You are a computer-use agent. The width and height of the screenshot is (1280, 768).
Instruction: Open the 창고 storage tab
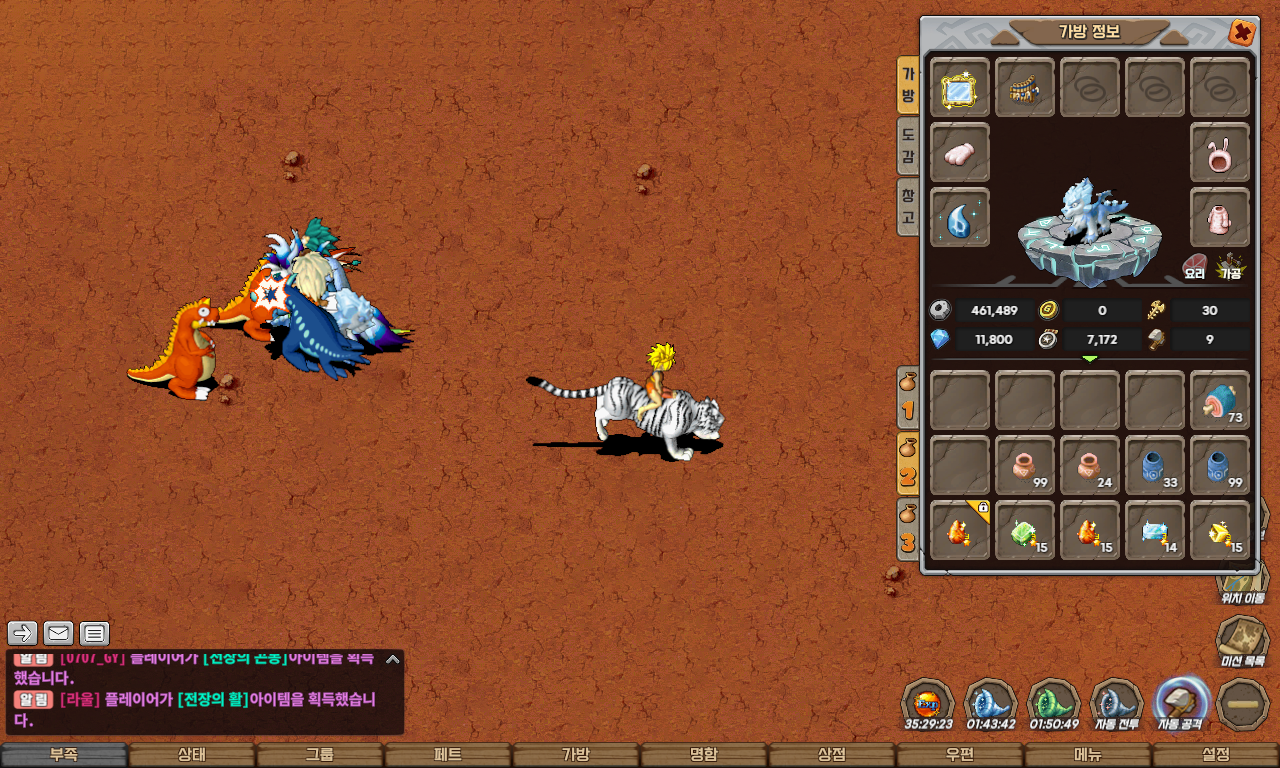908,205
